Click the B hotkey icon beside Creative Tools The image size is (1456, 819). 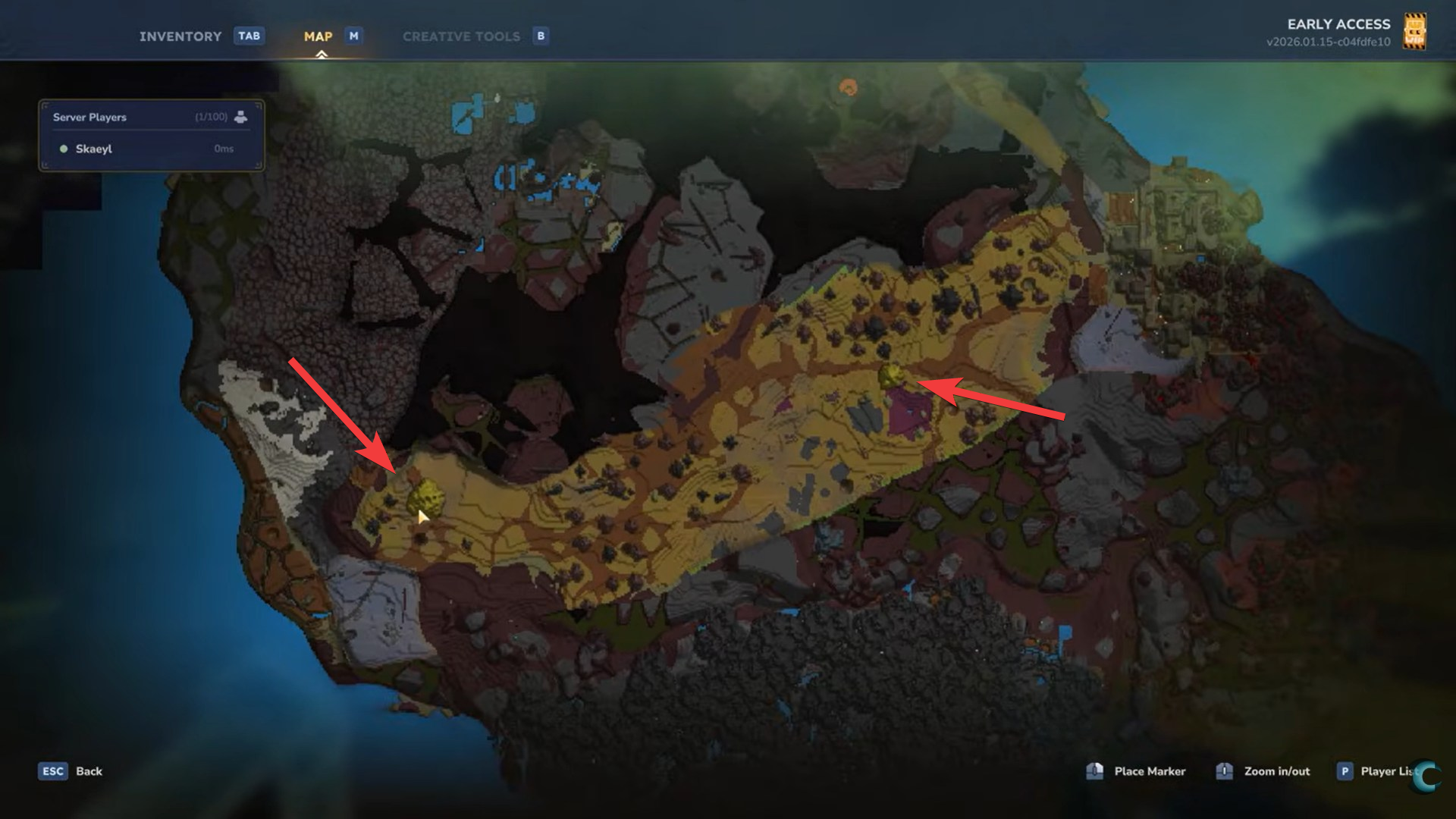541,36
